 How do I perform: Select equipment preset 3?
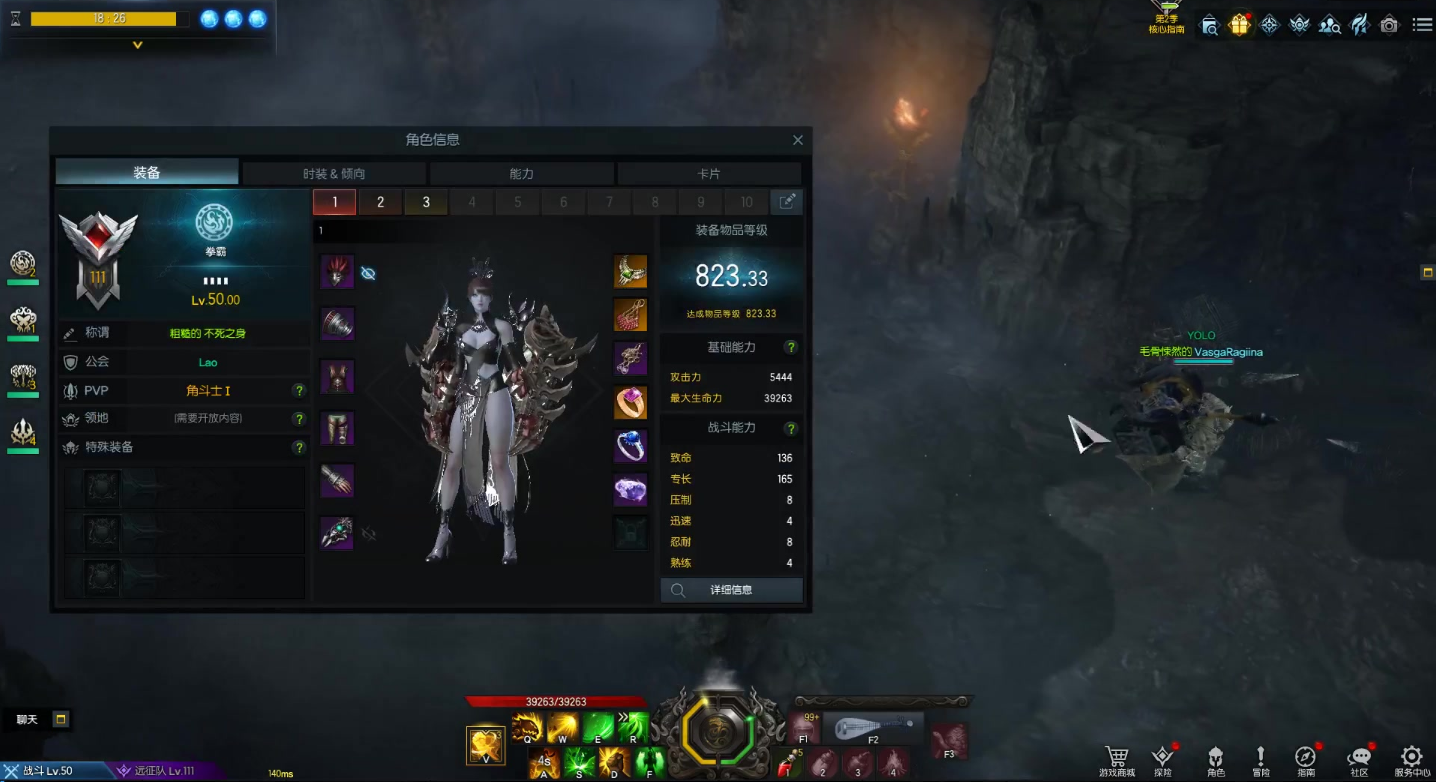pos(426,202)
